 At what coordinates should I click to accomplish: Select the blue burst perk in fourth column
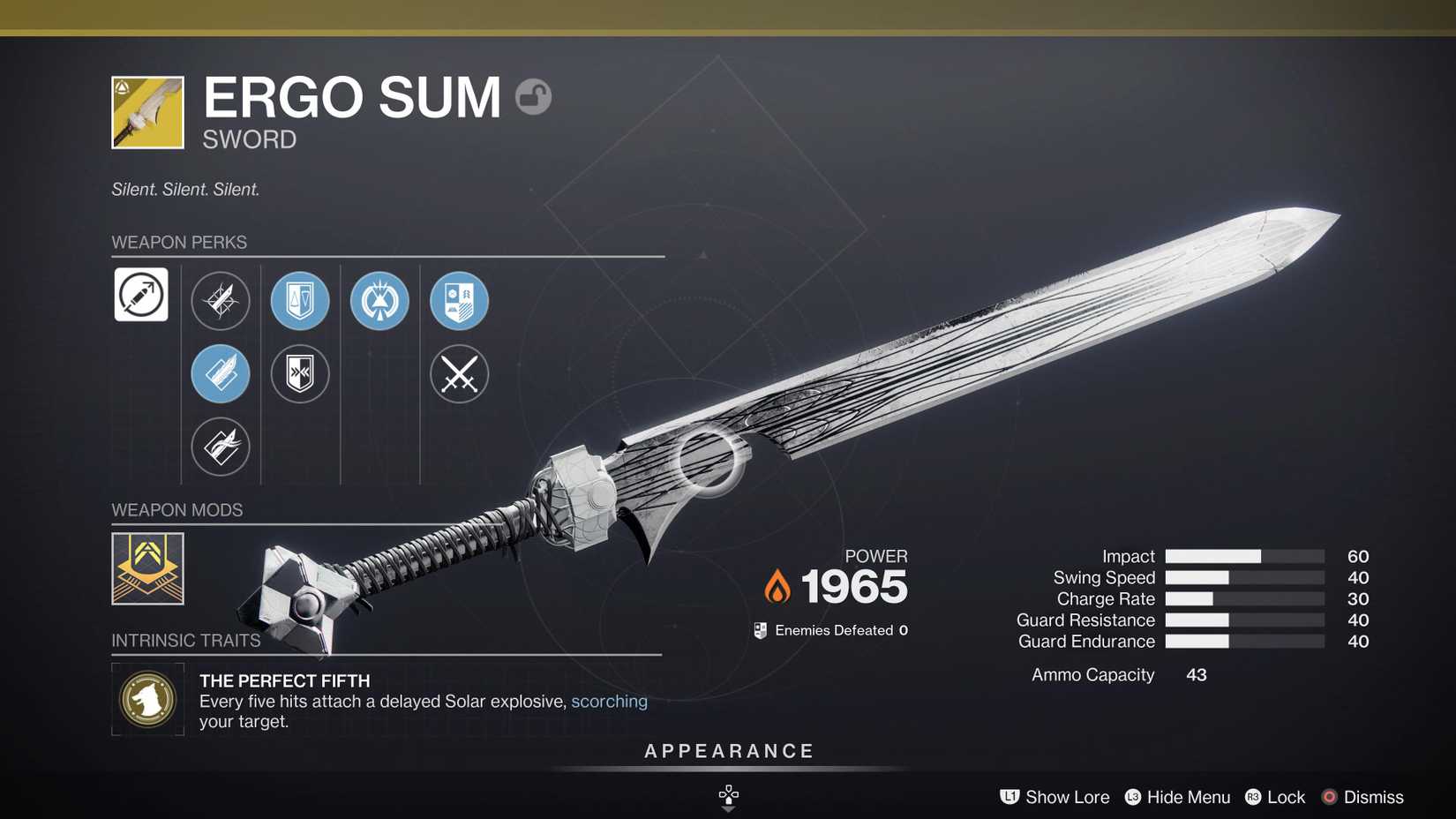(x=379, y=301)
